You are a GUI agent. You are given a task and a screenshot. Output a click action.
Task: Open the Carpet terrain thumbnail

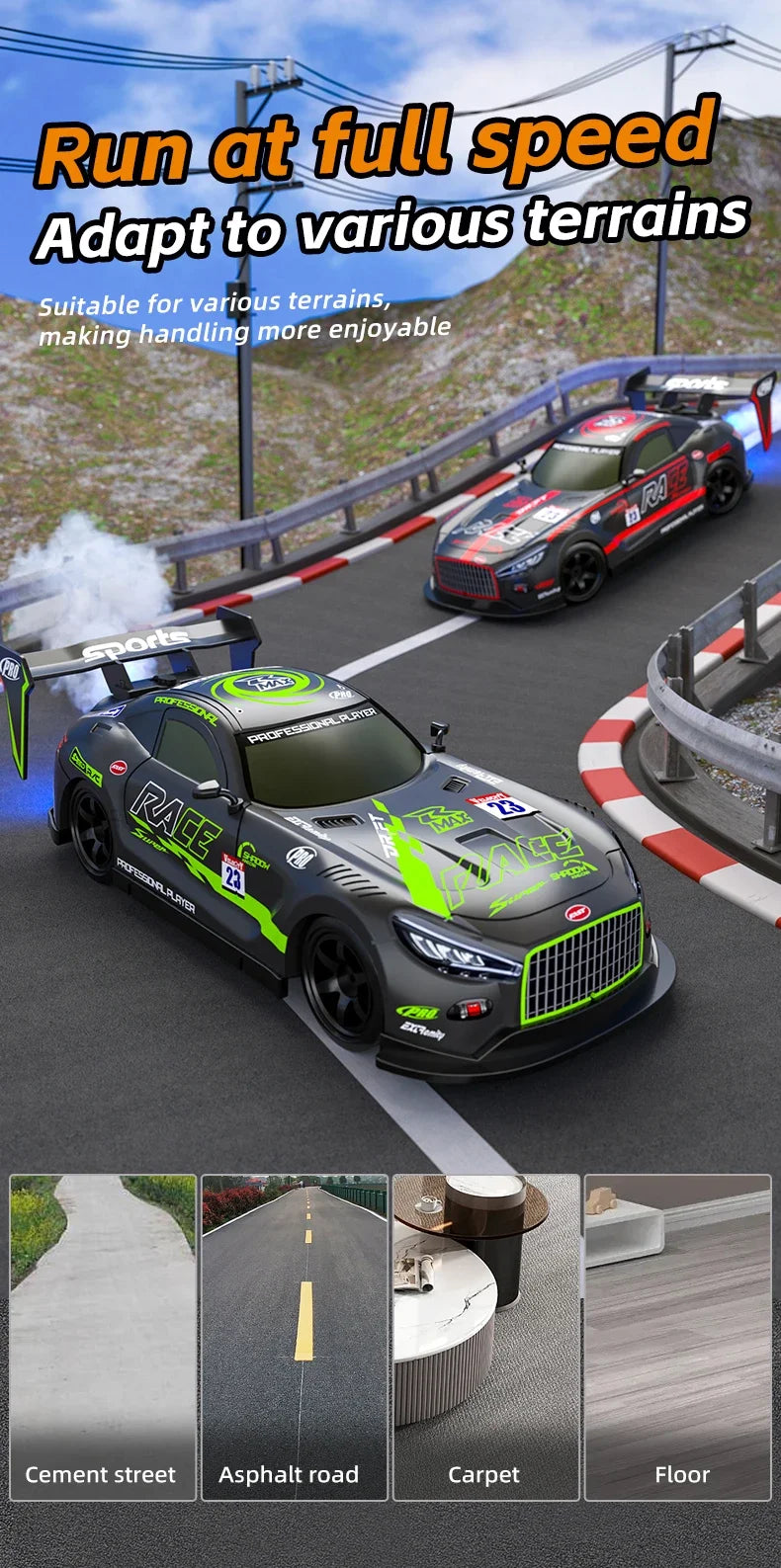click(x=485, y=1336)
